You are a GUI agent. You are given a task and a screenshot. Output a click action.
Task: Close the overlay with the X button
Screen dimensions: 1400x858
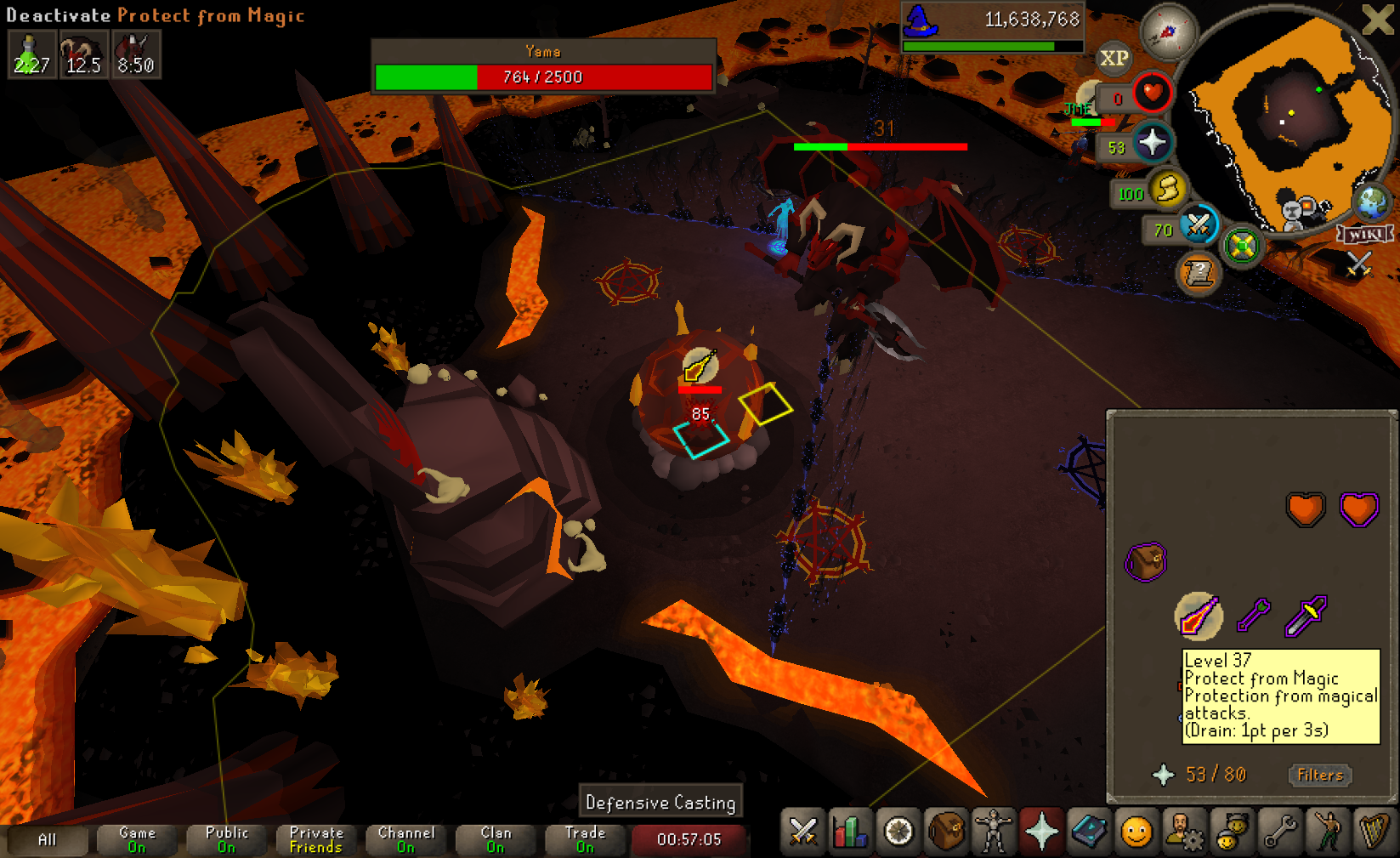tap(1377, 20)
